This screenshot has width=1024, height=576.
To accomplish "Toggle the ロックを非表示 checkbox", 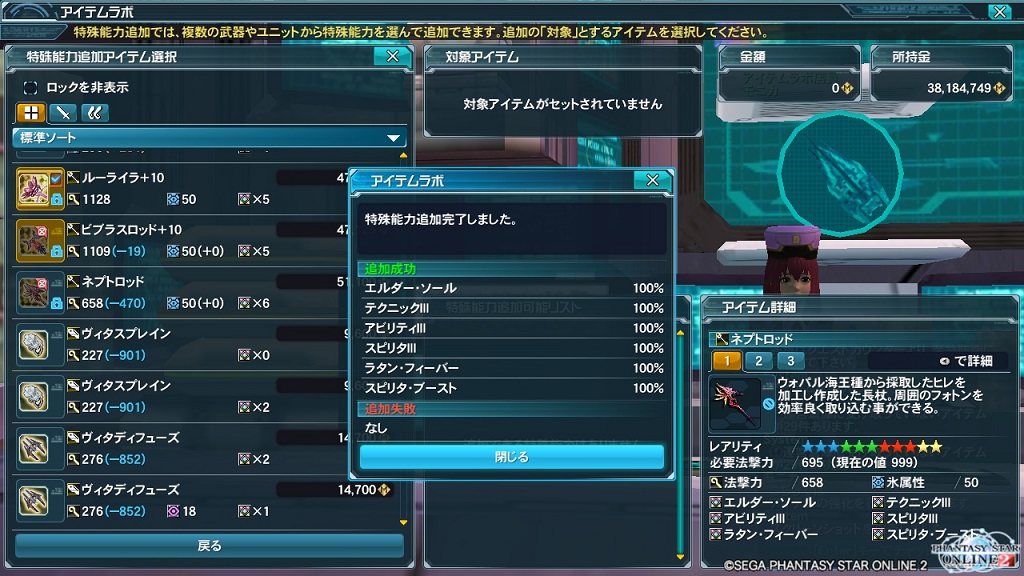I will pyautogui.click(x=31, y=88).
